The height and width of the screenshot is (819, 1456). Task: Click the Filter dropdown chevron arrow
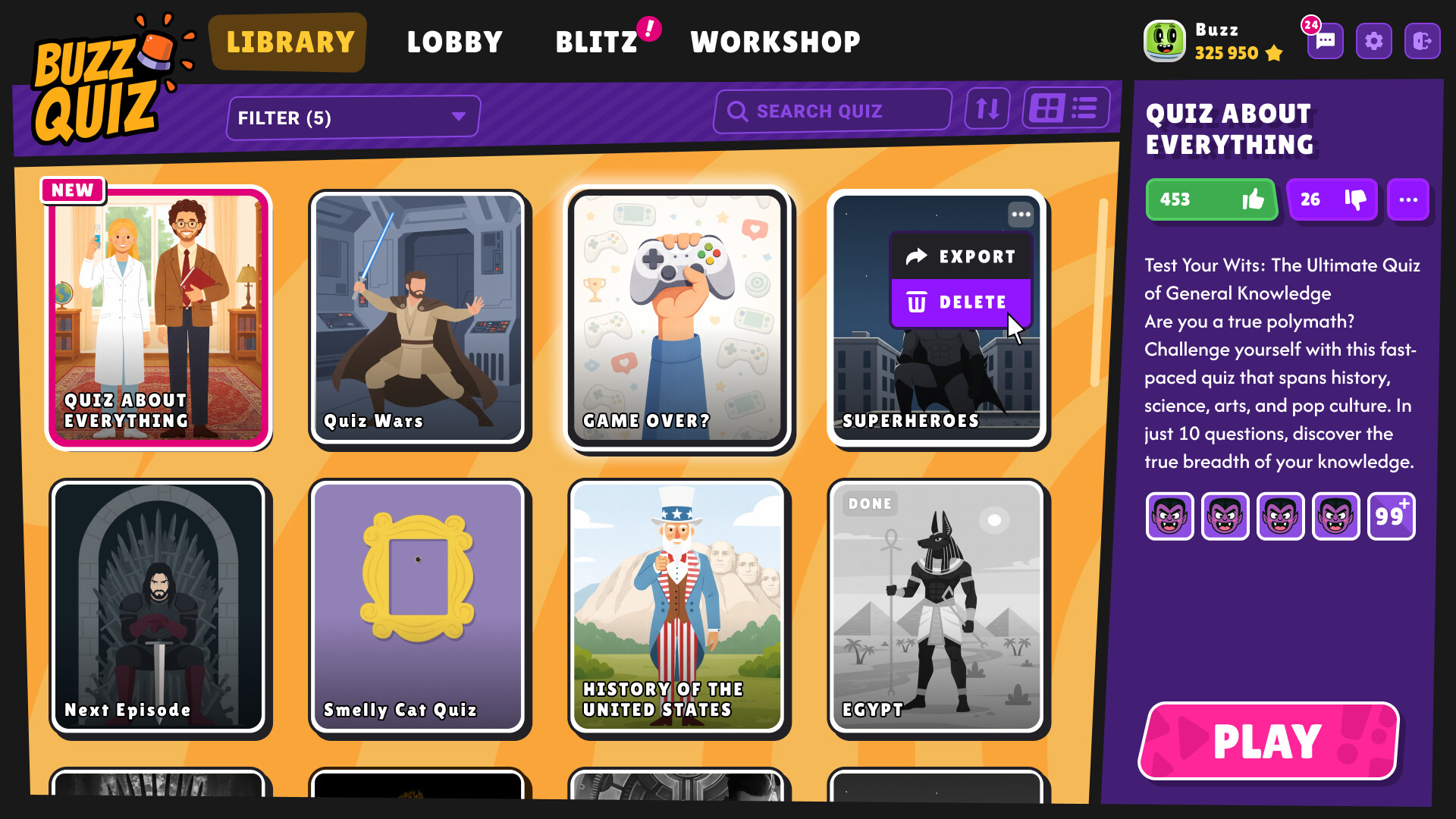coord(457,117)
